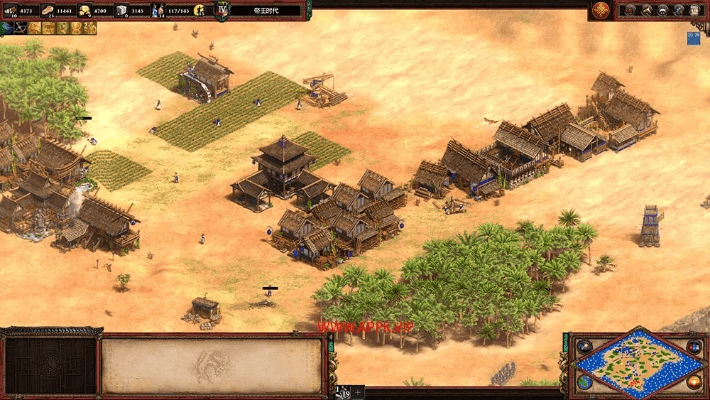Click the red-blue round button beside the minimap
The image size is (710, 400).
pyautogui.click(x=694, y=347)
